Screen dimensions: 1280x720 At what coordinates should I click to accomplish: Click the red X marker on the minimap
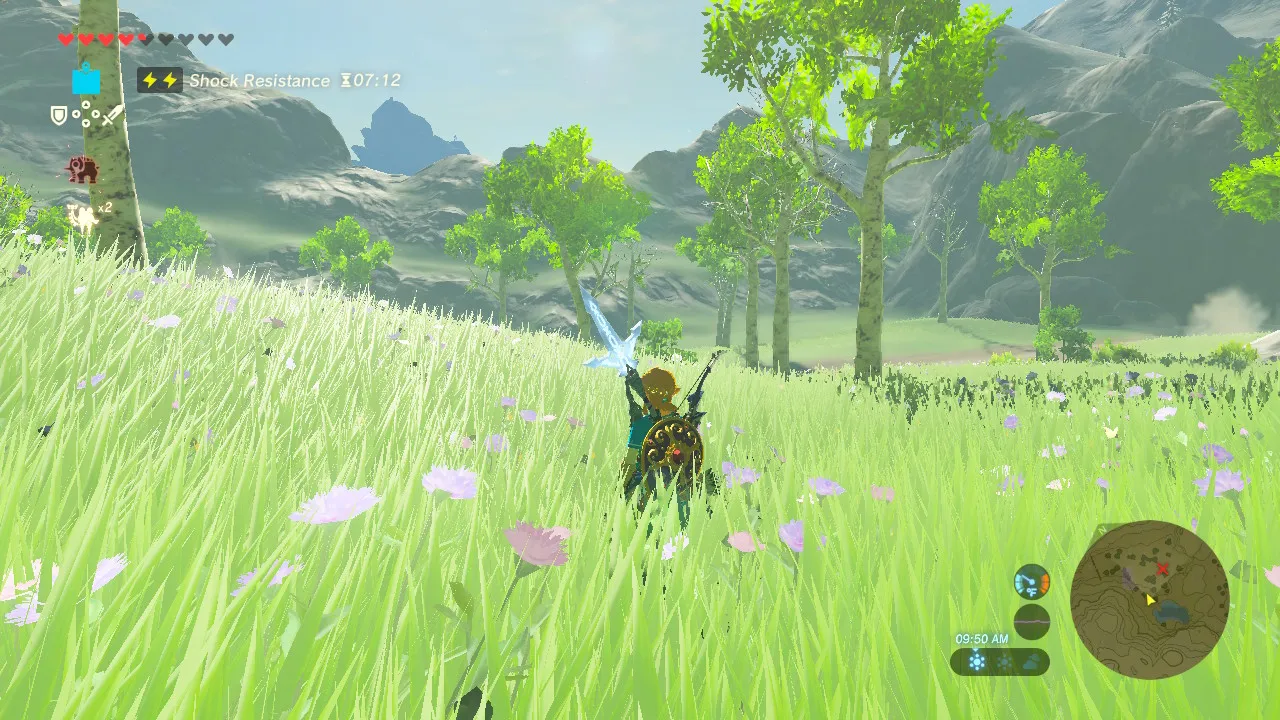tap(1162, 566)
